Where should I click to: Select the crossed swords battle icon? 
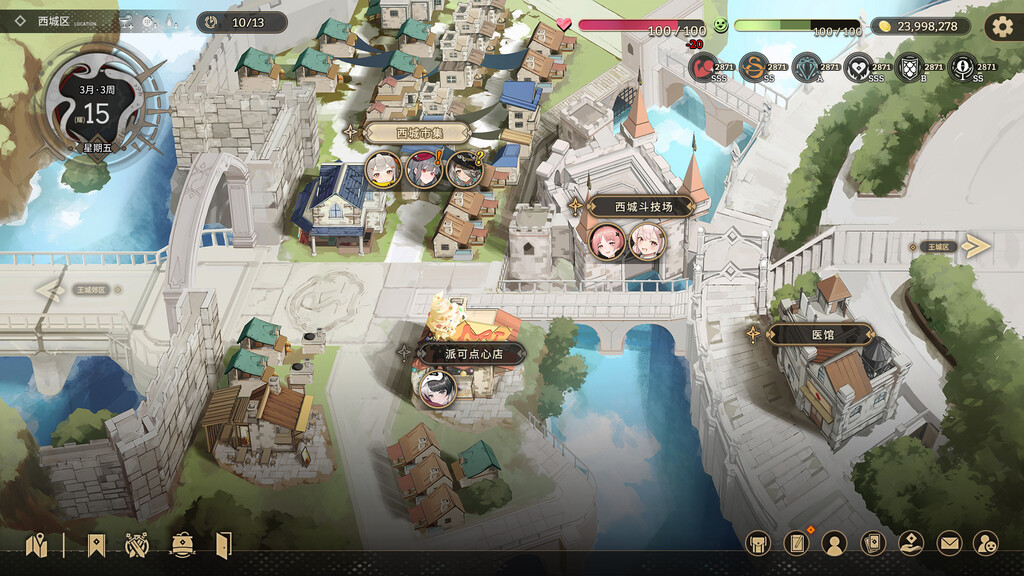pyautogui.click(x=137, y=545)
